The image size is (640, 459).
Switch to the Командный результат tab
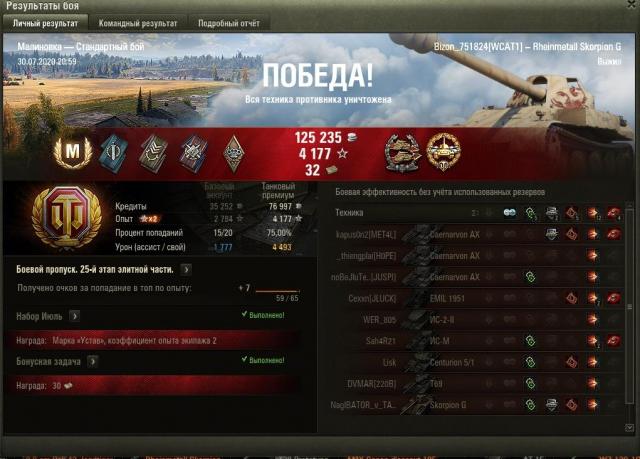(x=136, y=22)
